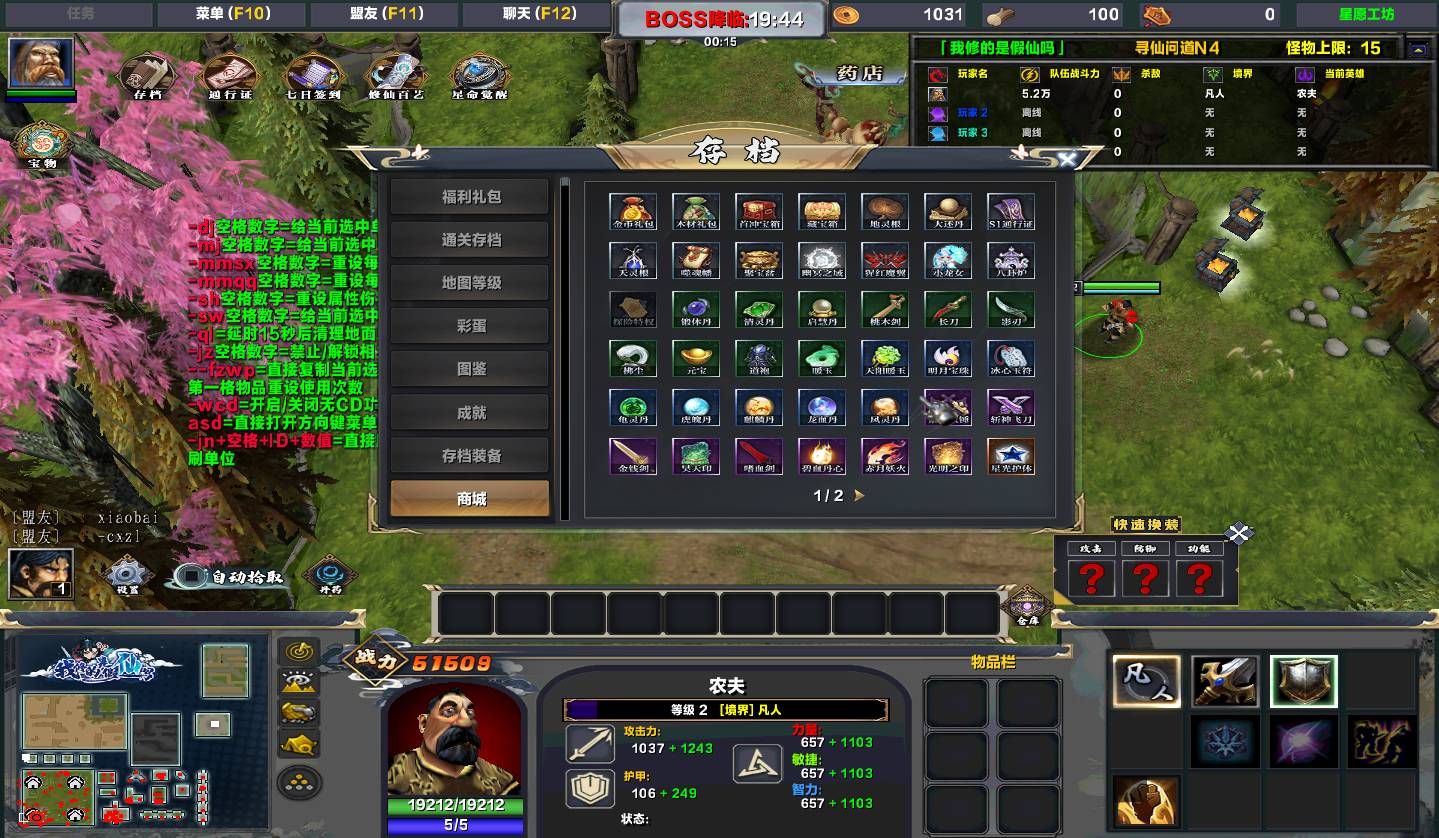Choose the 存档装备 tab
The image size is (1439, 838).
[470, 455]
